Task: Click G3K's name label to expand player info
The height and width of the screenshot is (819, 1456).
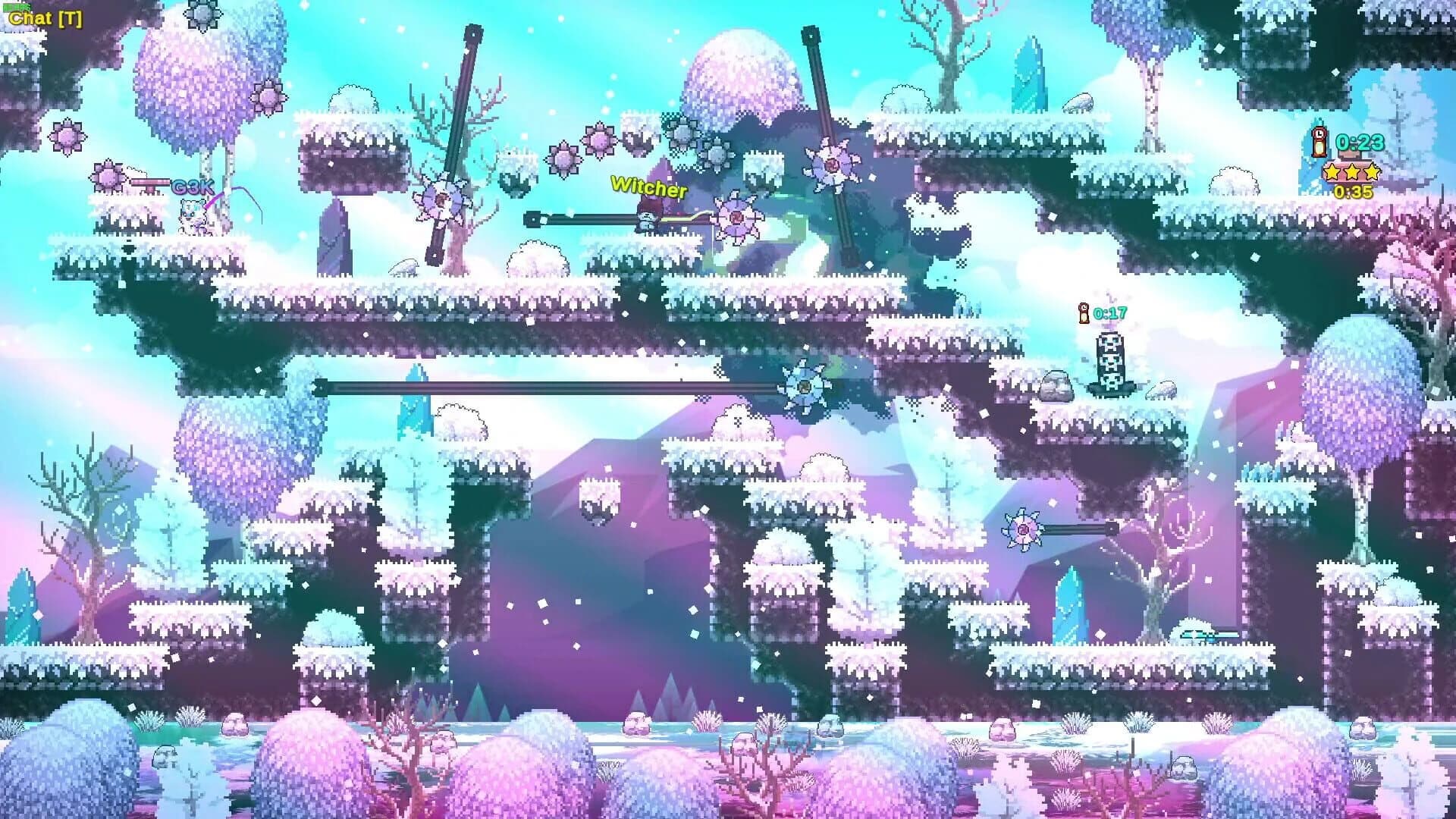Action: [x=192, y=187]
